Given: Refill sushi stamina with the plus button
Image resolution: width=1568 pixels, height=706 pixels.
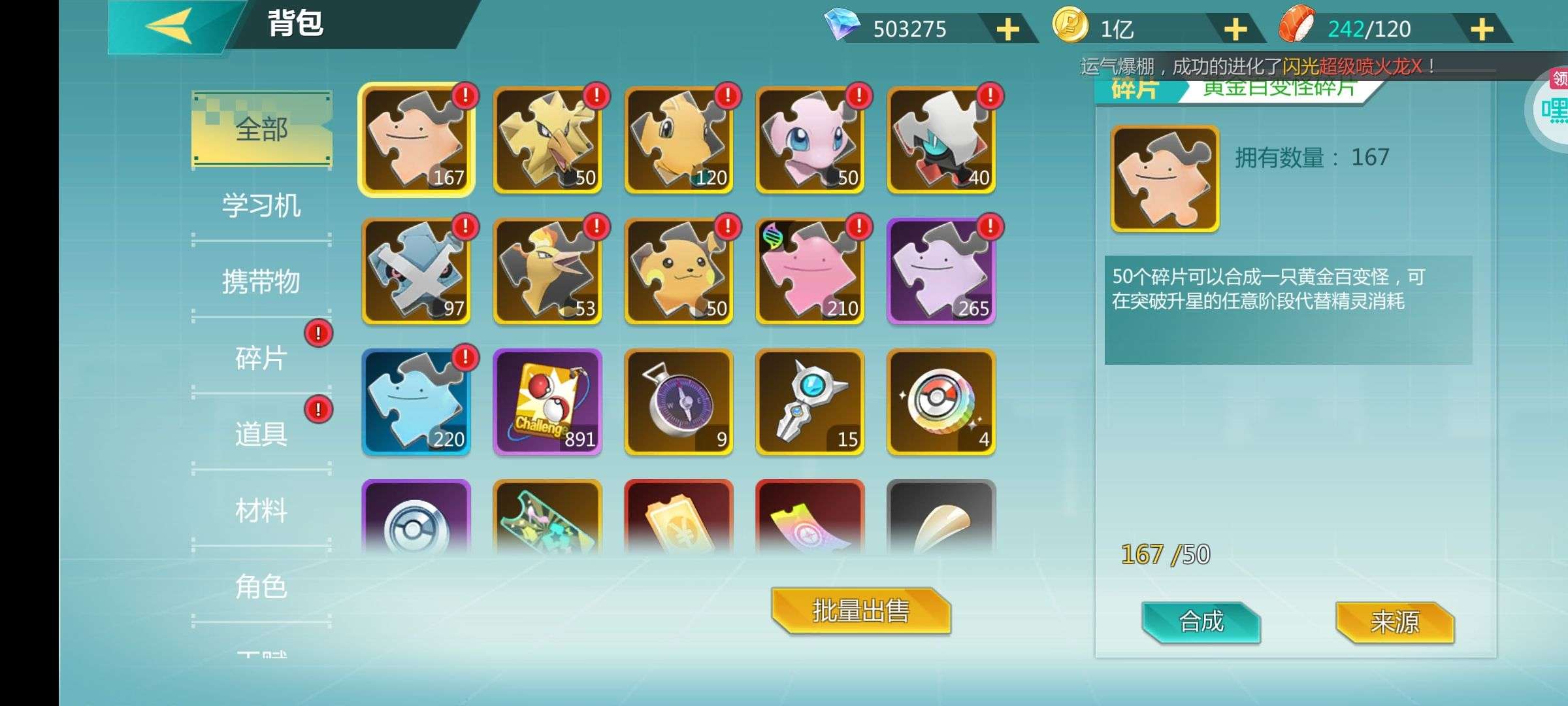Looking at the screenshot, I should pyautogui.click(x=1482, y=29).
